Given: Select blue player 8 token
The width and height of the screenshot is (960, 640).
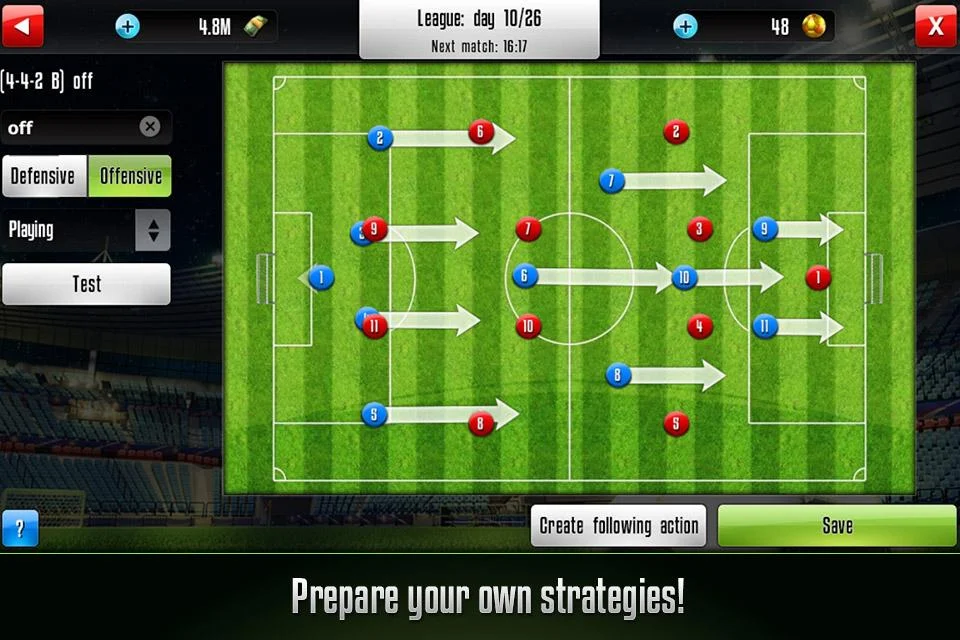Looking at the screenshot, I should pos(618,375).
